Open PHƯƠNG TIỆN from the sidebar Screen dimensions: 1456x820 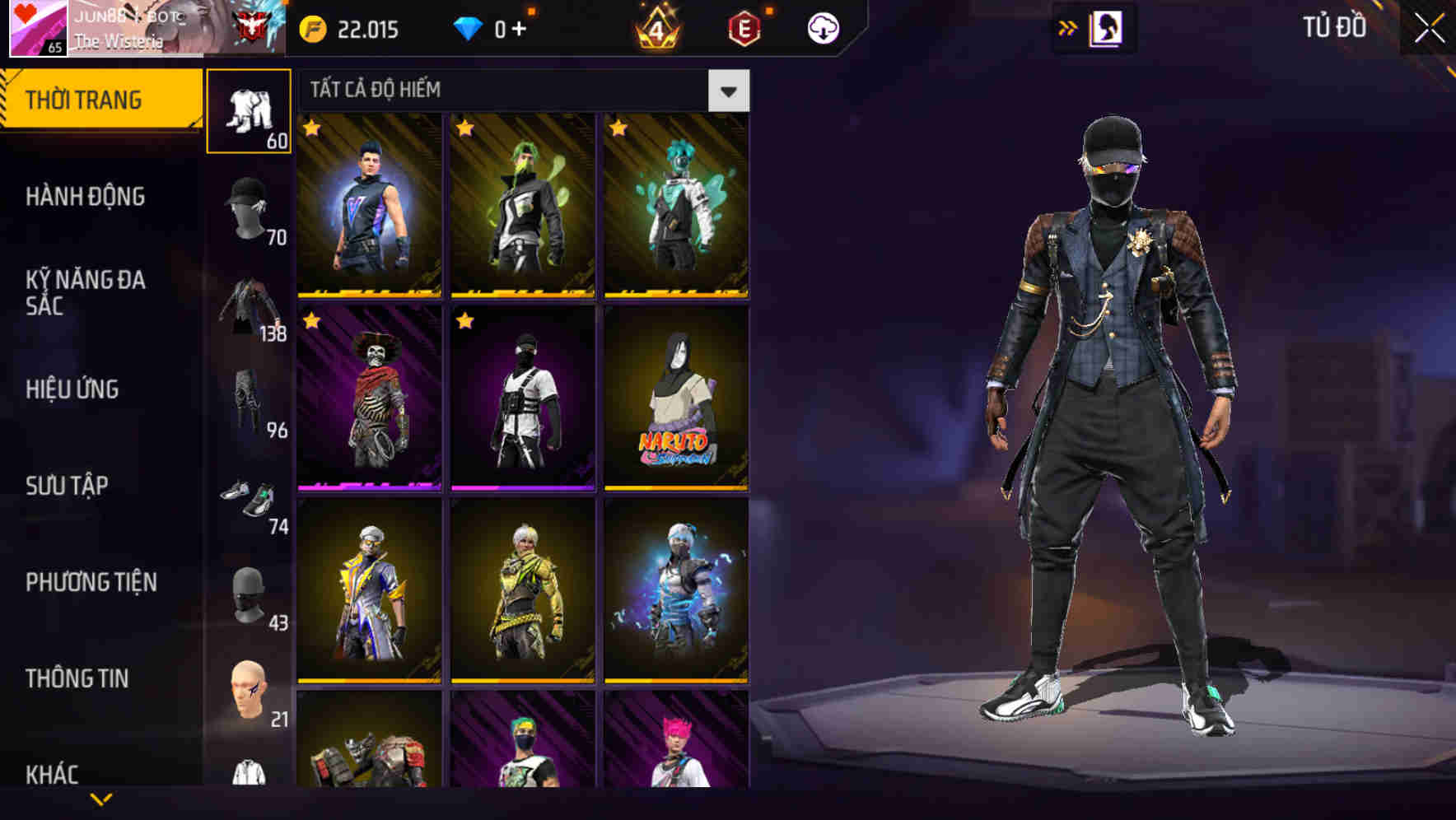pyautogui.click(x=92, y=582)
